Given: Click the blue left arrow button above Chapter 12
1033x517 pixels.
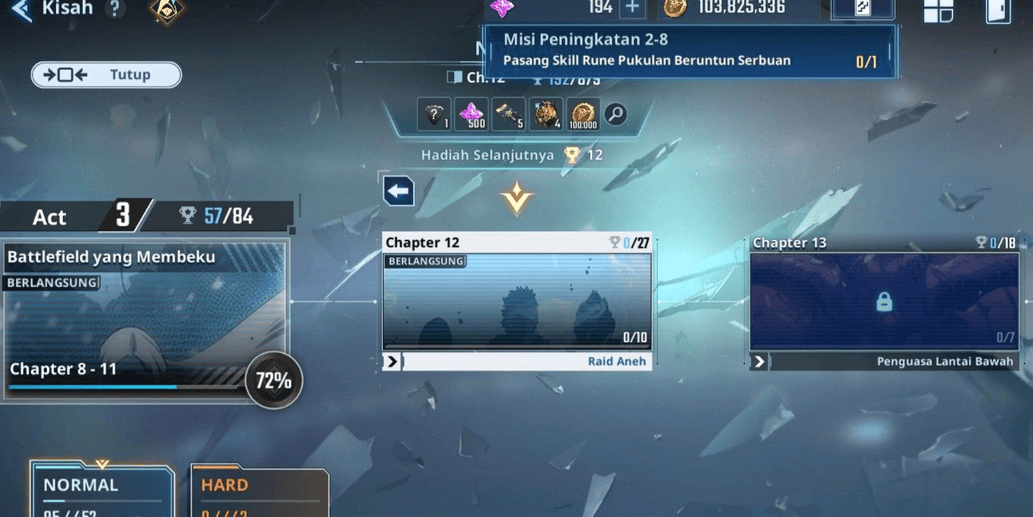Looking at the screenshot, I should [398, 190].
